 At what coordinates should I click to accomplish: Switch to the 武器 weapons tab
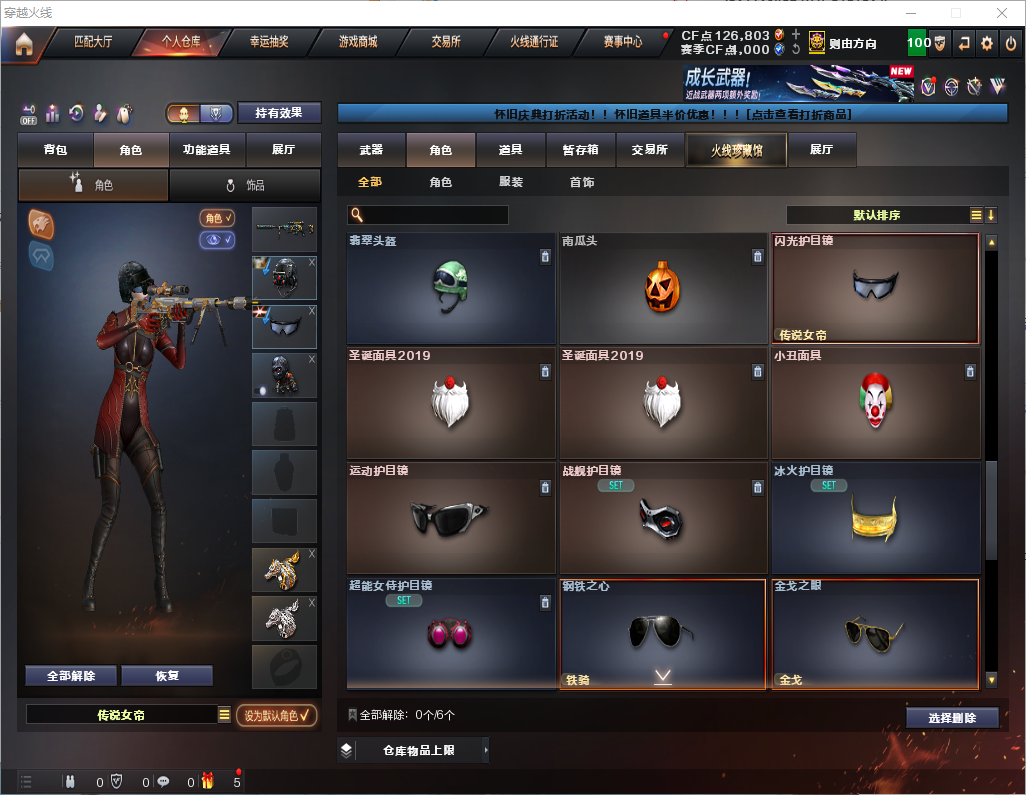click(x=371, y=150)
